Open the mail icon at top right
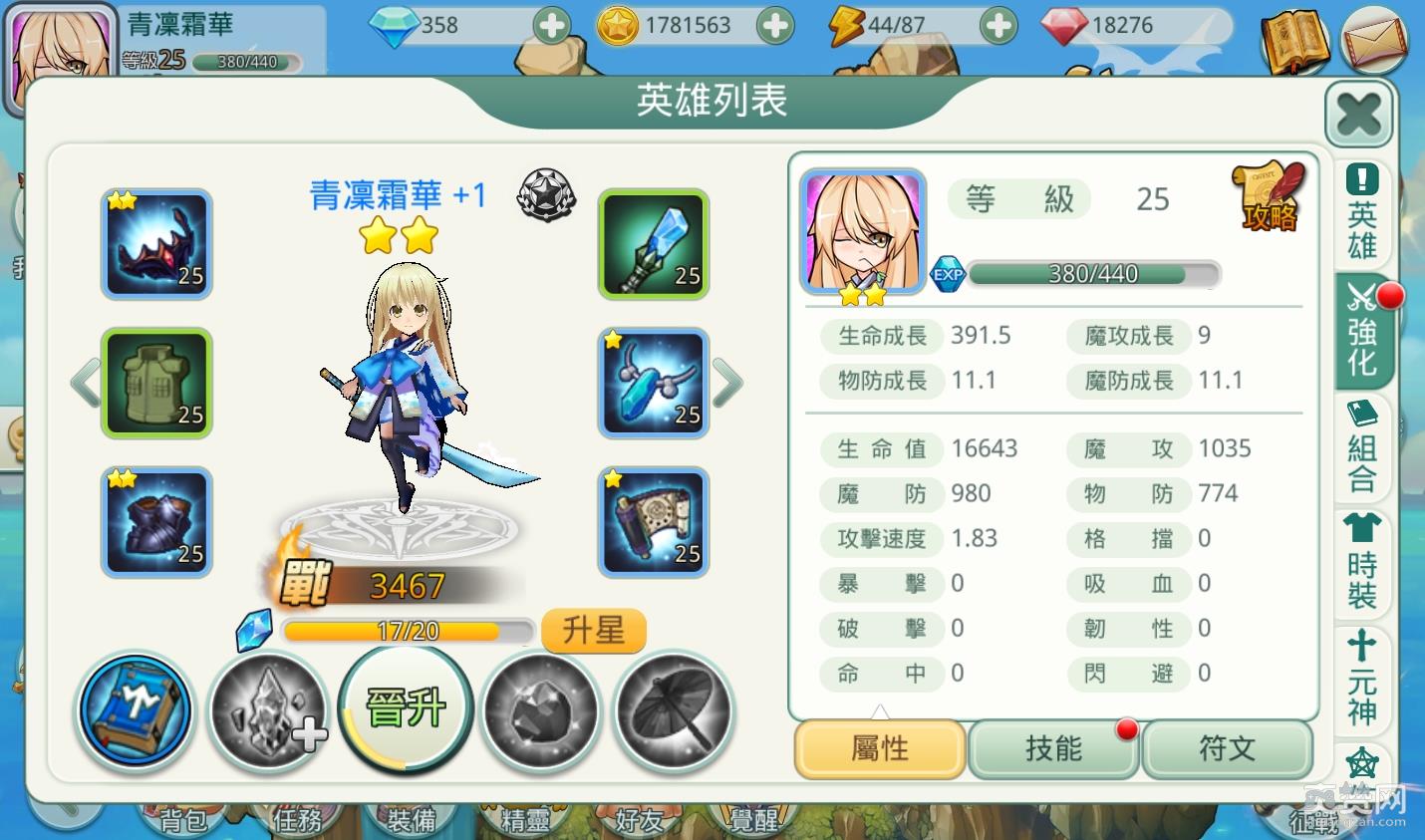This screenshot has width=1425, height=840. [x=1374, y=42]
